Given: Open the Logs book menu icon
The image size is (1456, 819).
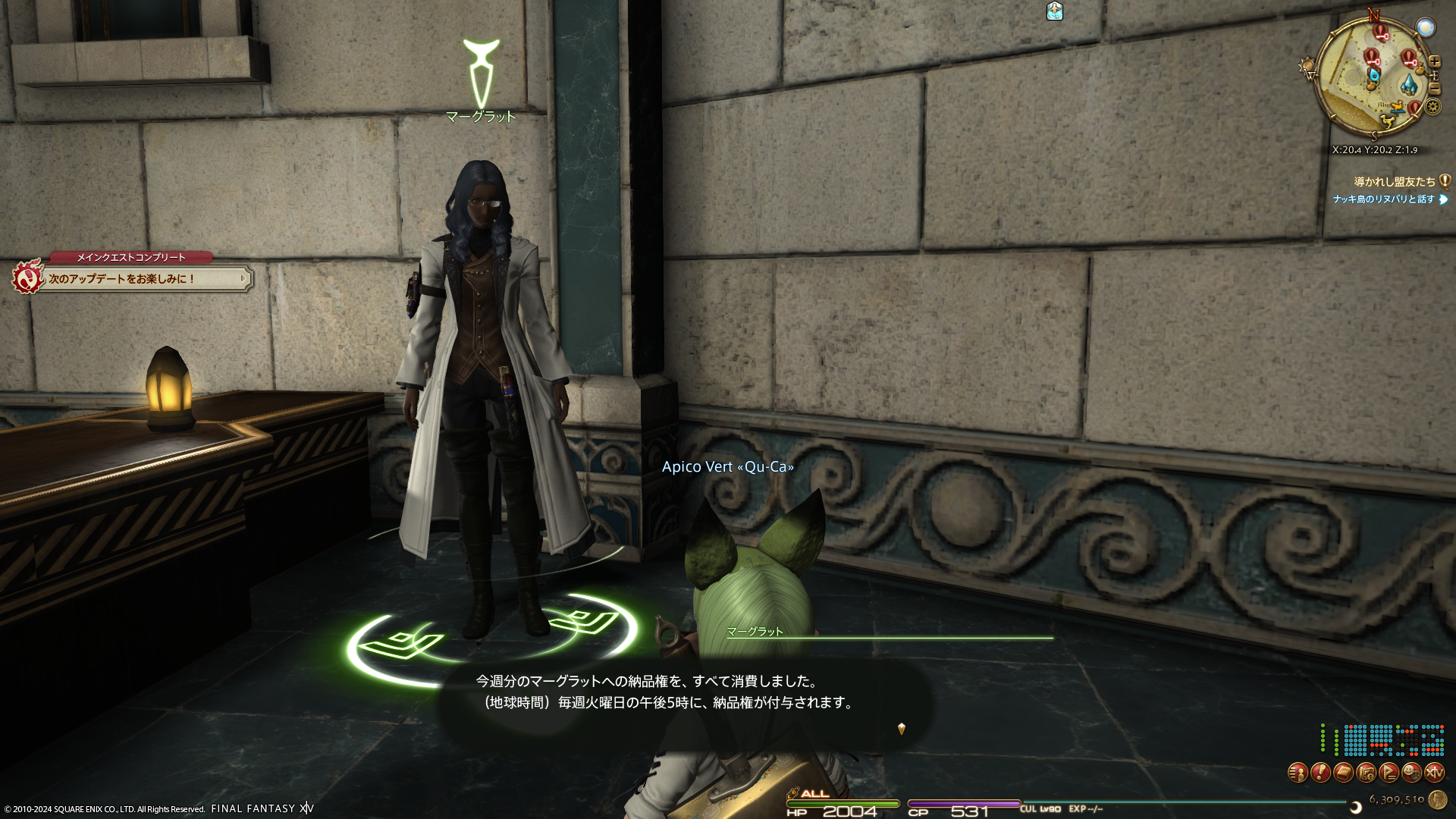Looking at the screenshot, I should pyautogui.click(x=1343, y=773).
